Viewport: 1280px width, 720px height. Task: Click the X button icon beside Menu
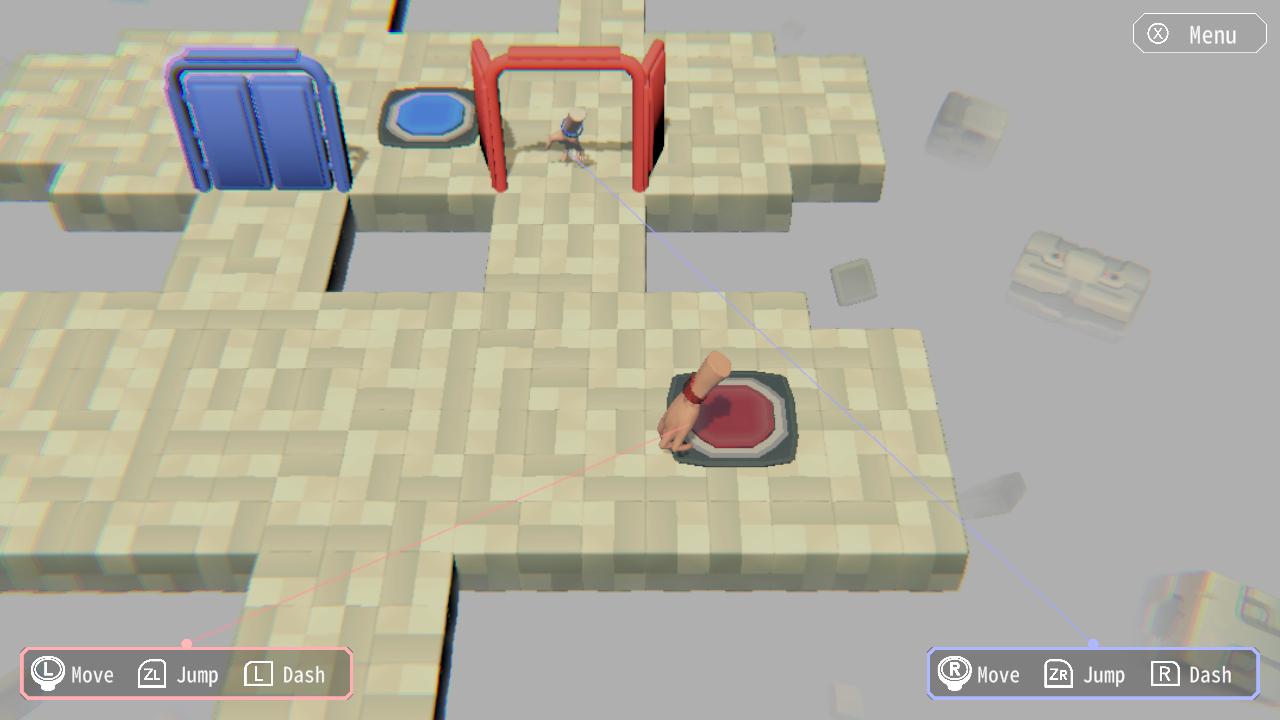(x=1159, y=33)
